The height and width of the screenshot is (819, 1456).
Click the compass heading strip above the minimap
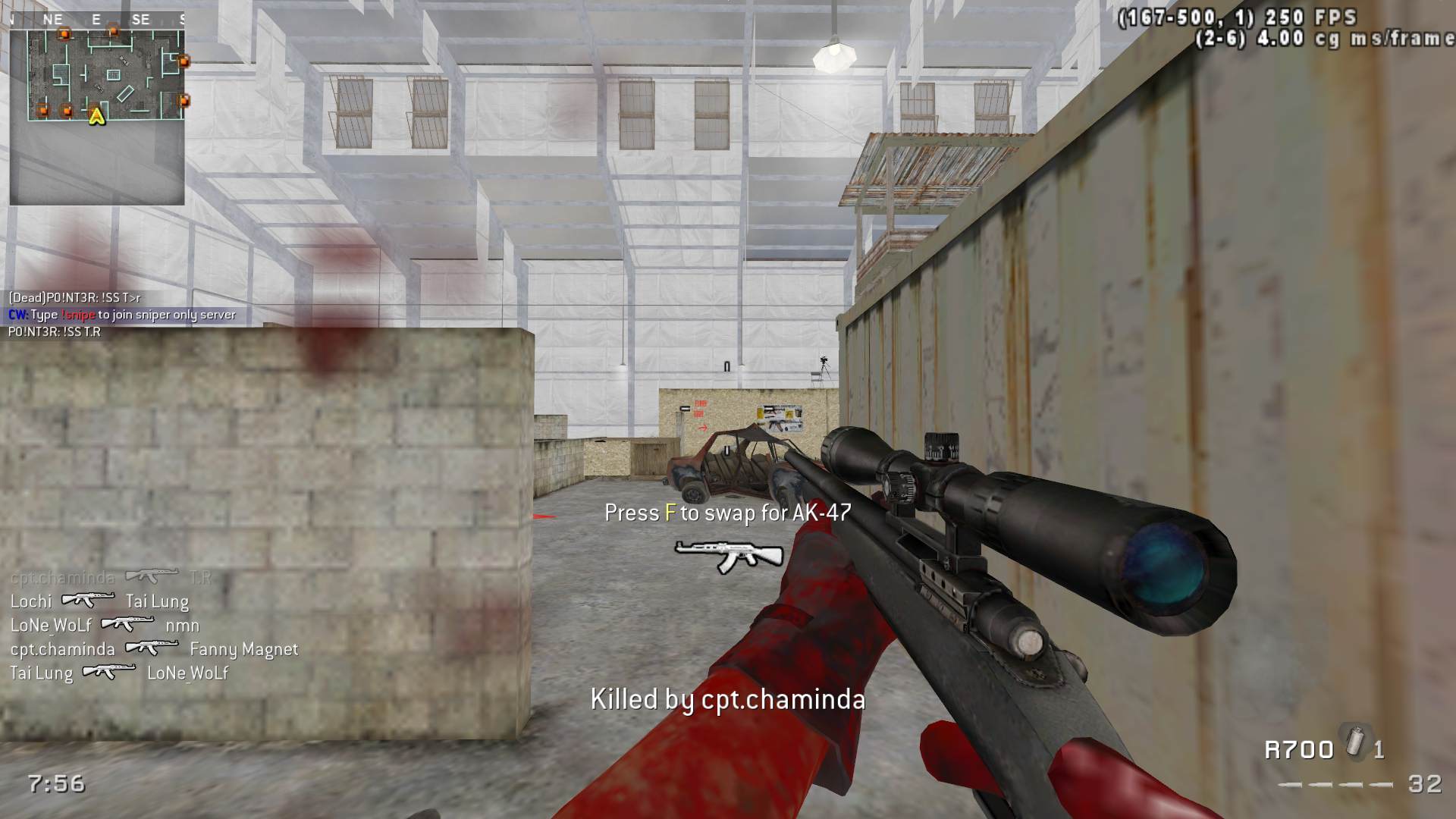tap(97, 20)
